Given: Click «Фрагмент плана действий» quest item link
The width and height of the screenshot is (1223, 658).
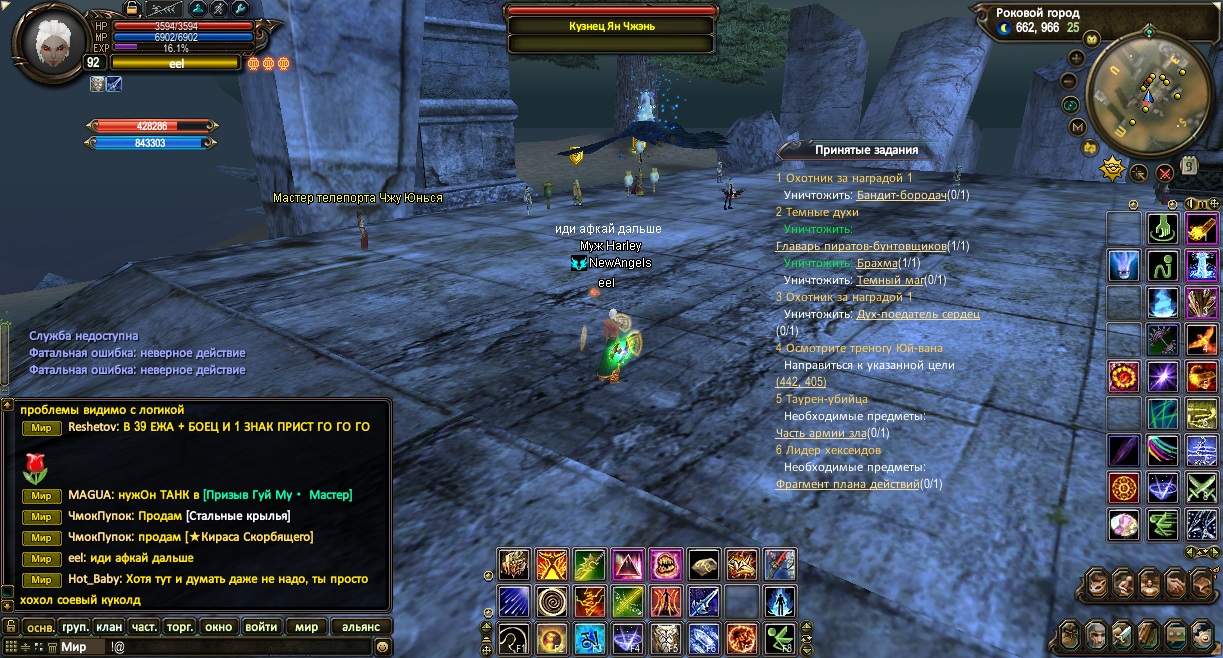Looking at the screenshot, I should 847,484.
